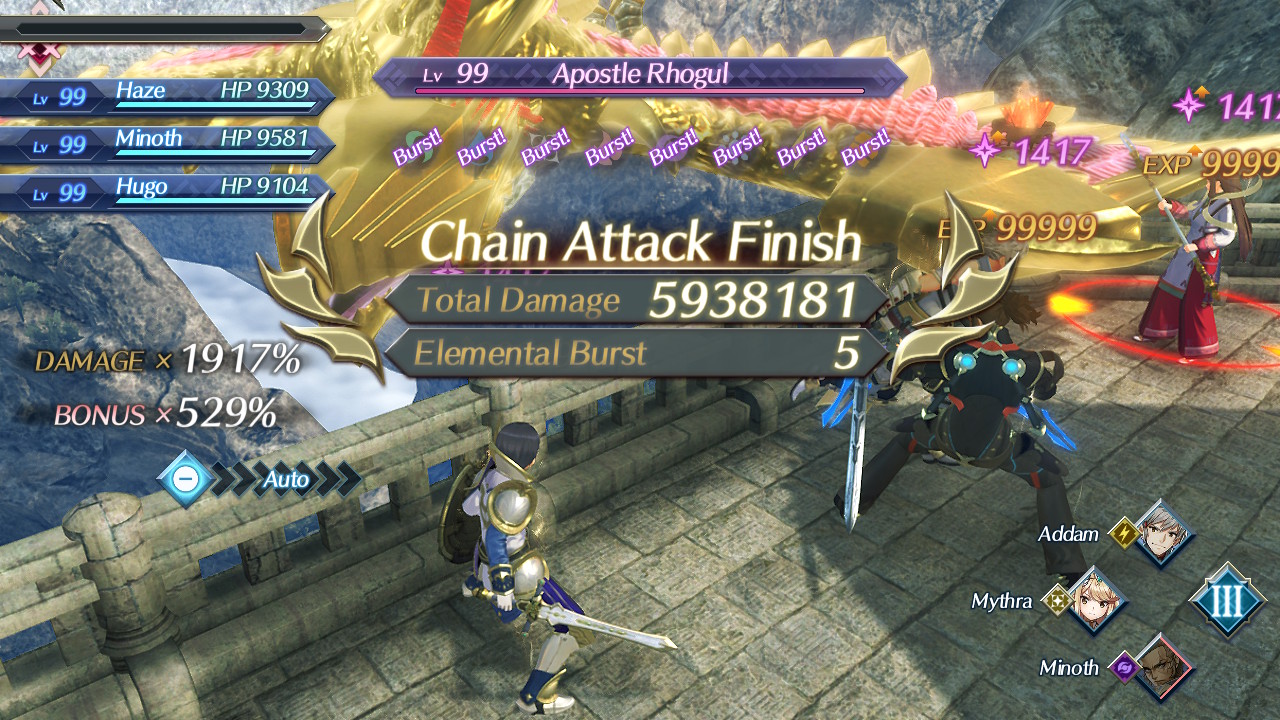Select Addam's portrait icon
This screenshot has width=1280, height=720.
[1163, 534]
